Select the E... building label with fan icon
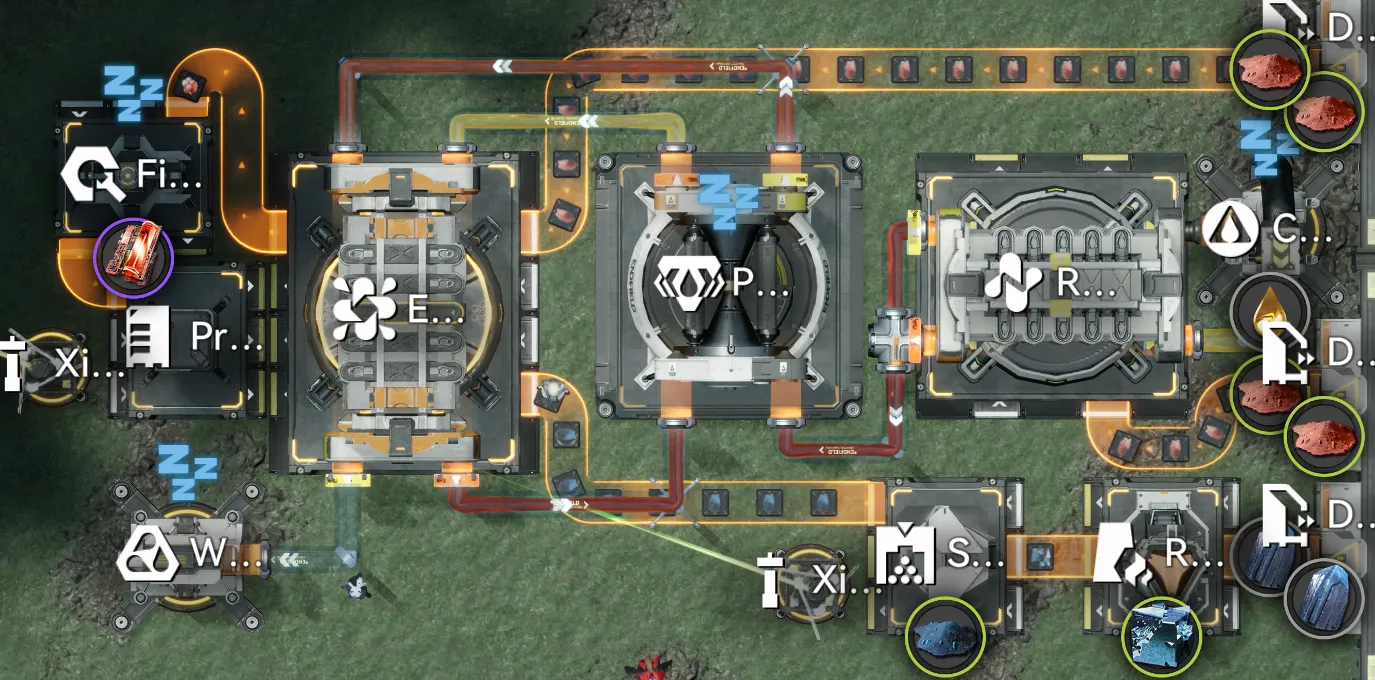This screenshot has height=680, width=1375. coord(398,308)
